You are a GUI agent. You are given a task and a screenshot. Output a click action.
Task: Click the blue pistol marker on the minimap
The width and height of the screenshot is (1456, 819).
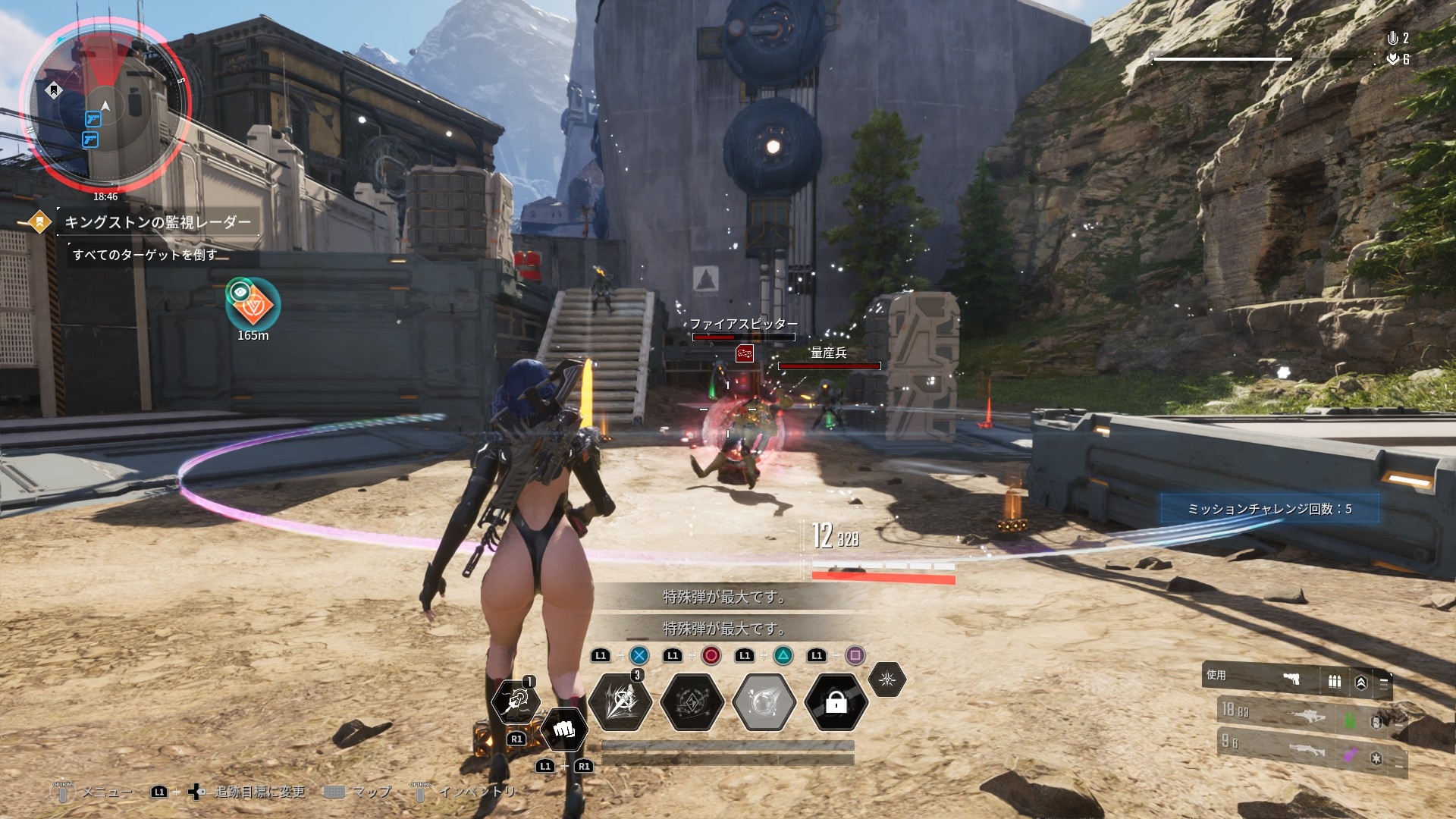[93, 119]
